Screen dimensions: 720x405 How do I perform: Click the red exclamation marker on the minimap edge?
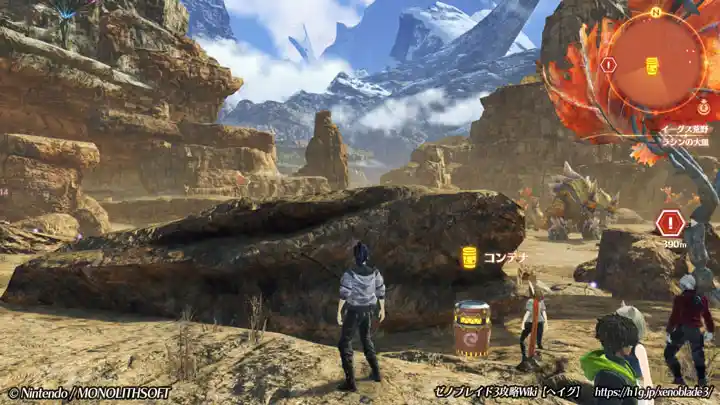click(x=608, y=65)
